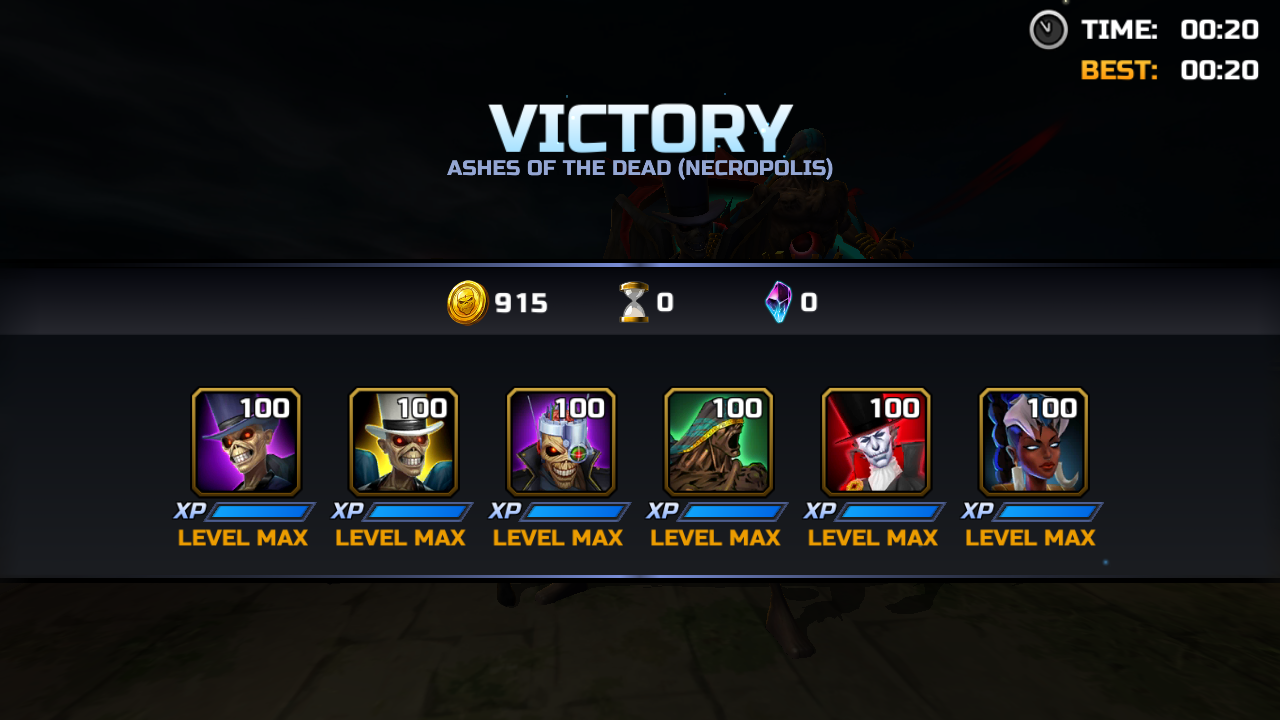
Task: Choose the yellow-background Eddie in white top hat
Action: [x=403, y=442]
